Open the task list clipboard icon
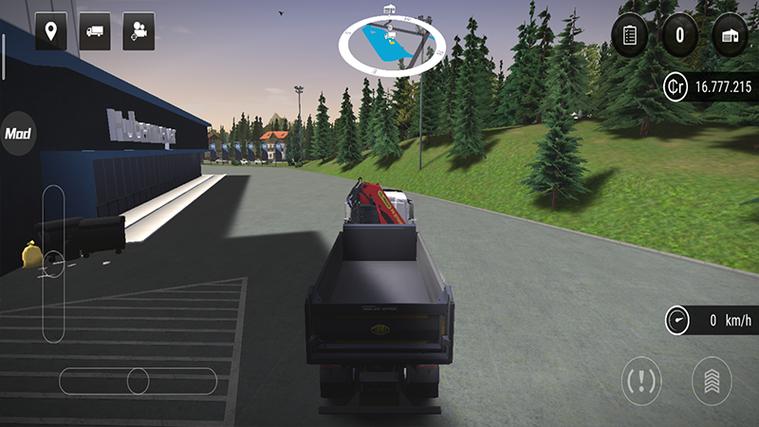Image resolution: width=759 pixels, height=427 pixels. tap(630, 35)
